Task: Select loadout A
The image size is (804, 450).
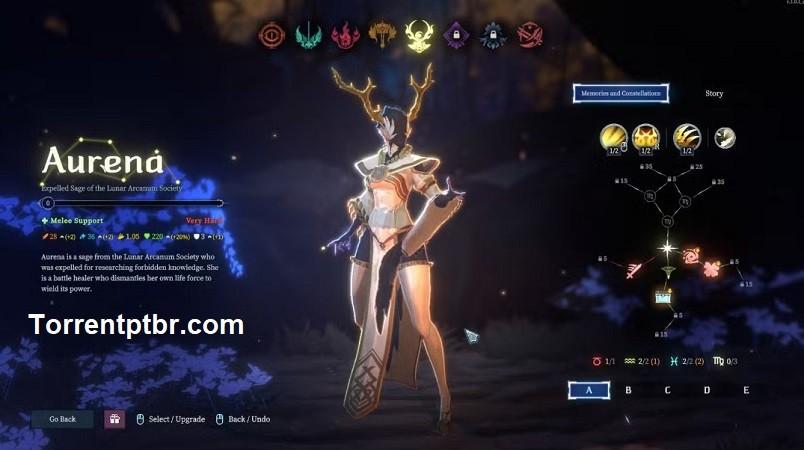Action: (588, 390)
